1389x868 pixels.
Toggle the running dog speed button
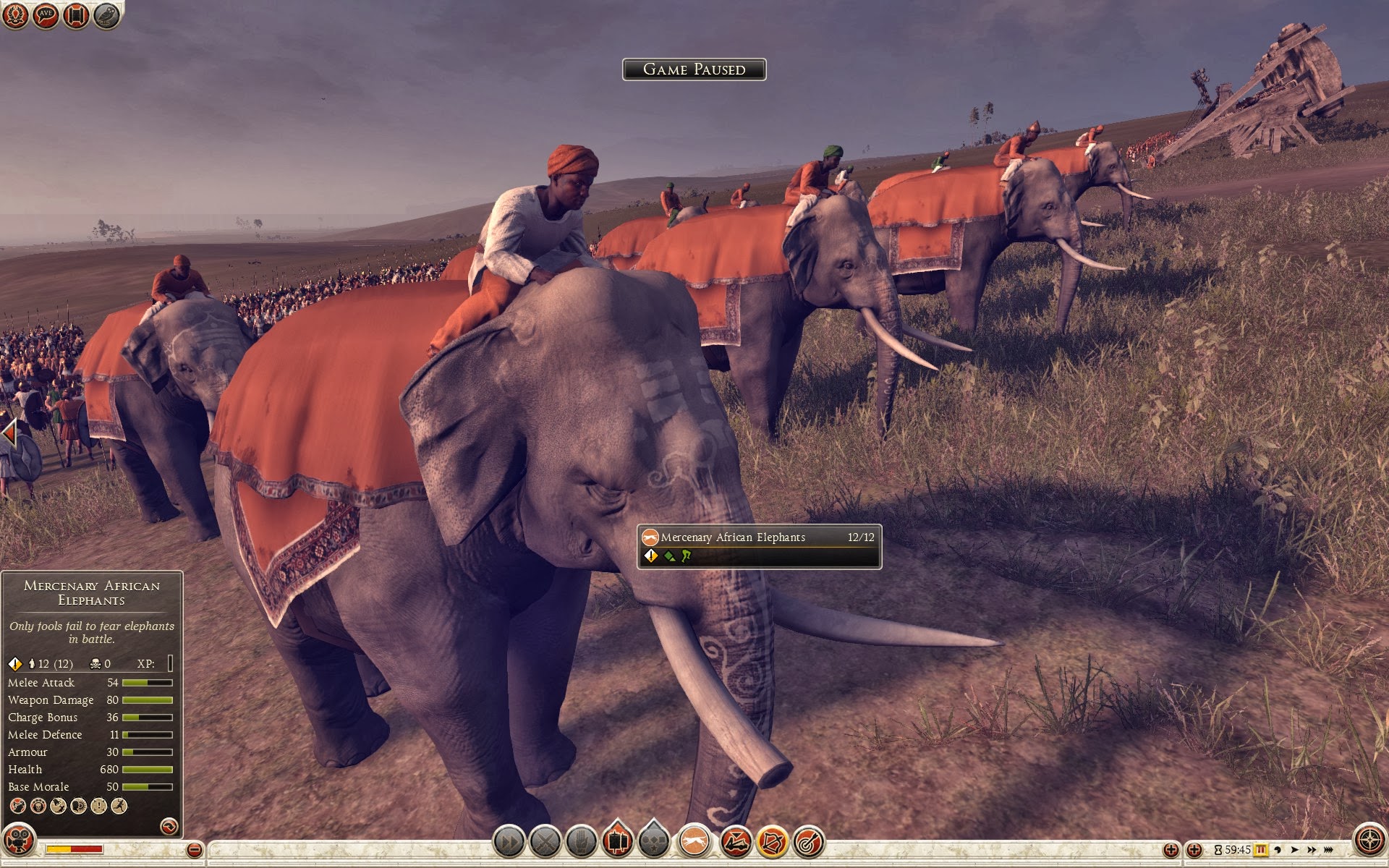[x=694, y=841]
